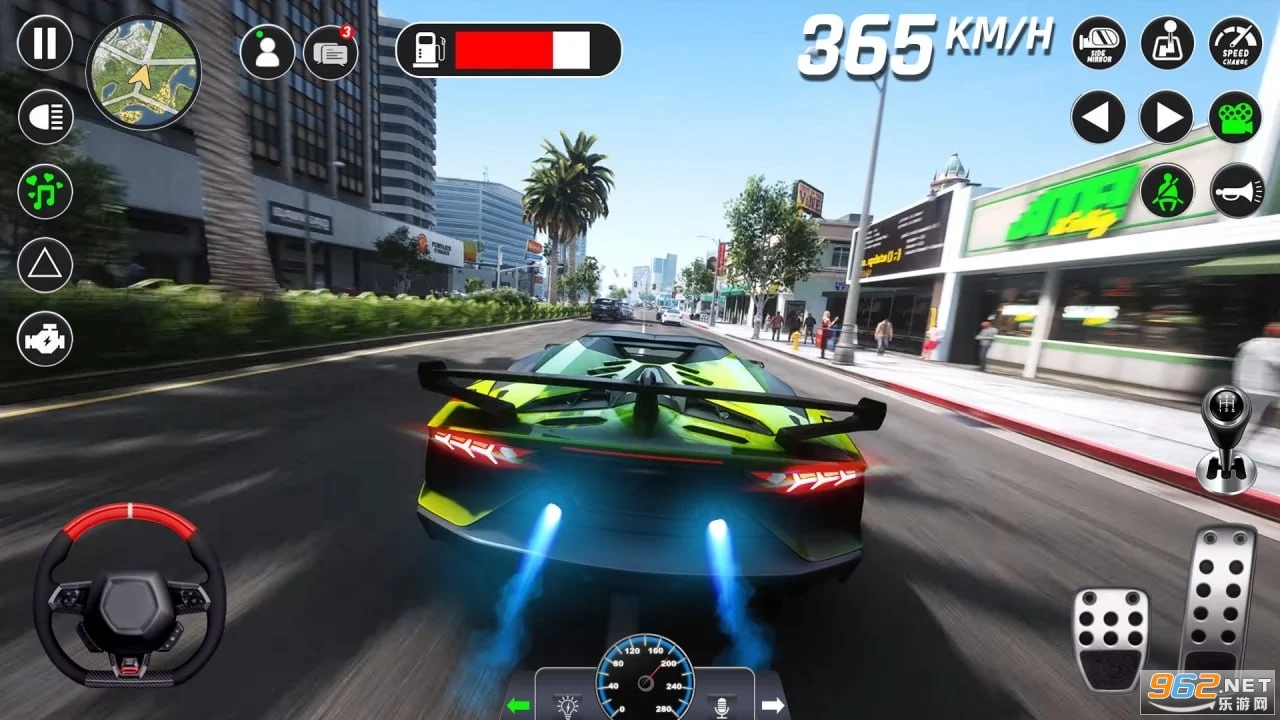
Task: Tap the gearbox transmission mode button
Action: [1167, 44]
